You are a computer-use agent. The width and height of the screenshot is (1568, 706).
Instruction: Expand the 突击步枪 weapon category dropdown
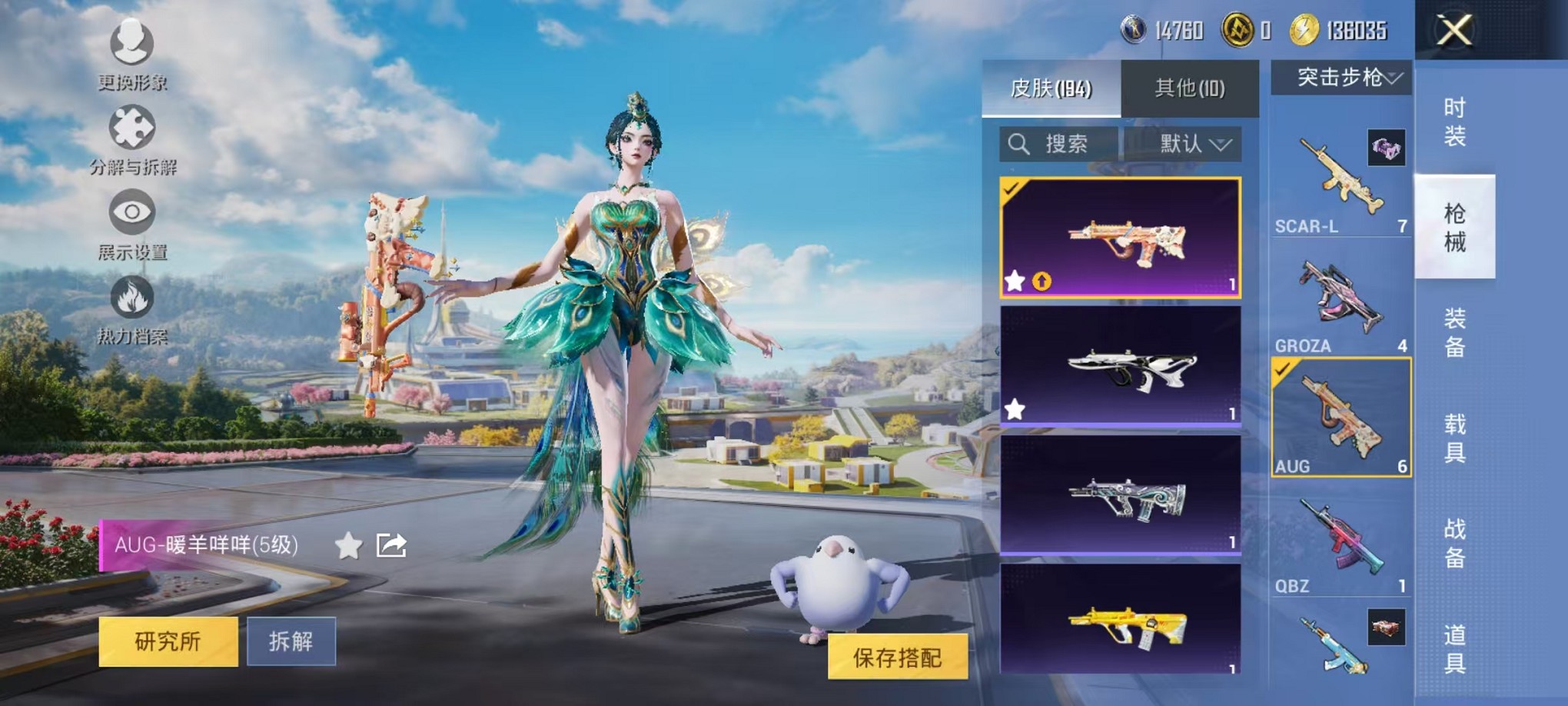point(1341,77)
